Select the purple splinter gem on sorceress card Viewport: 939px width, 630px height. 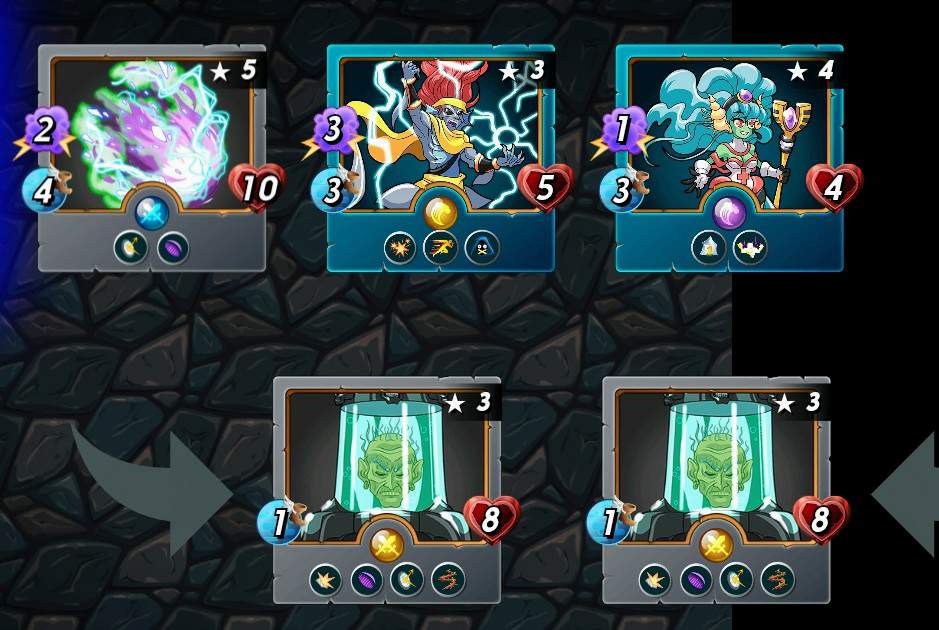(729, 212)
